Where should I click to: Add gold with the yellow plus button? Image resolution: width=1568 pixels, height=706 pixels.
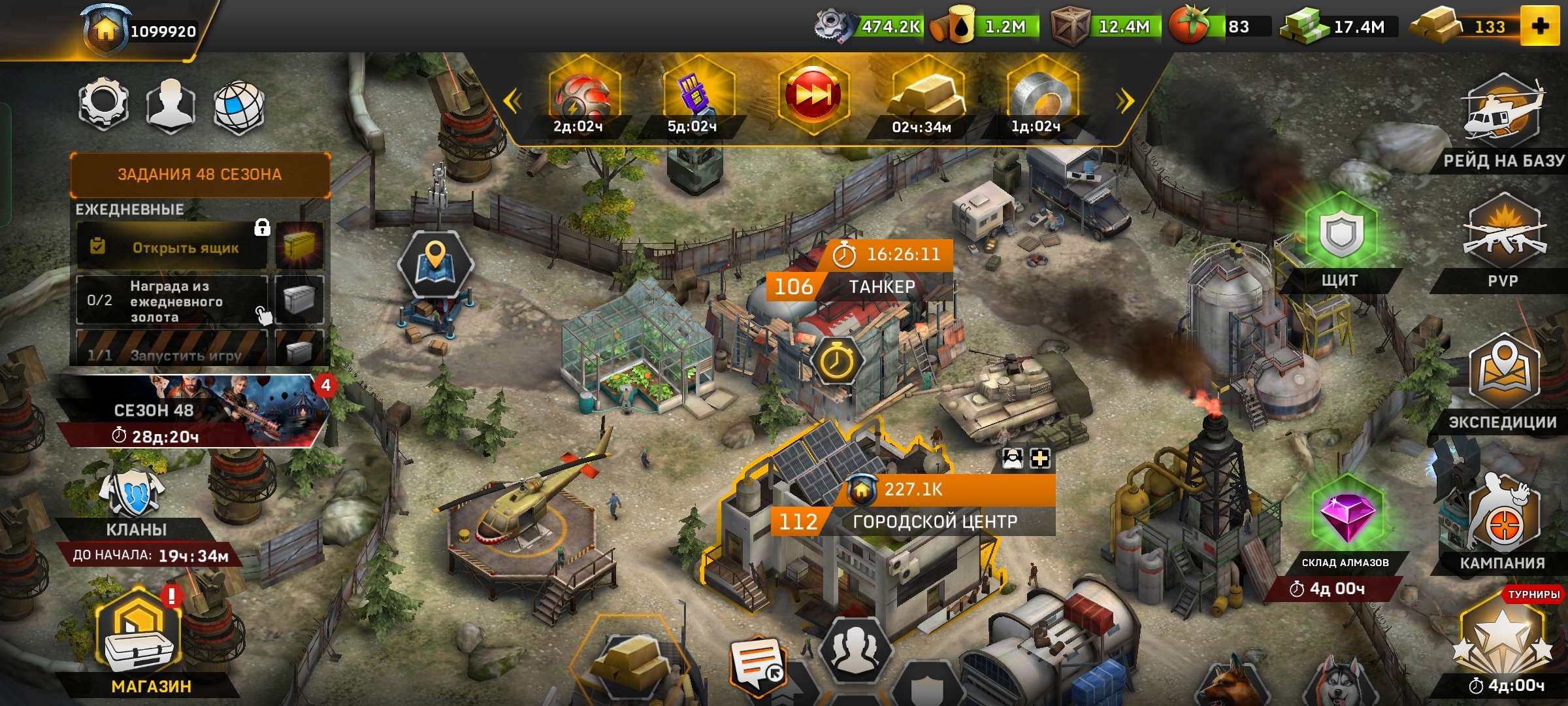(x=1540, y=27)
